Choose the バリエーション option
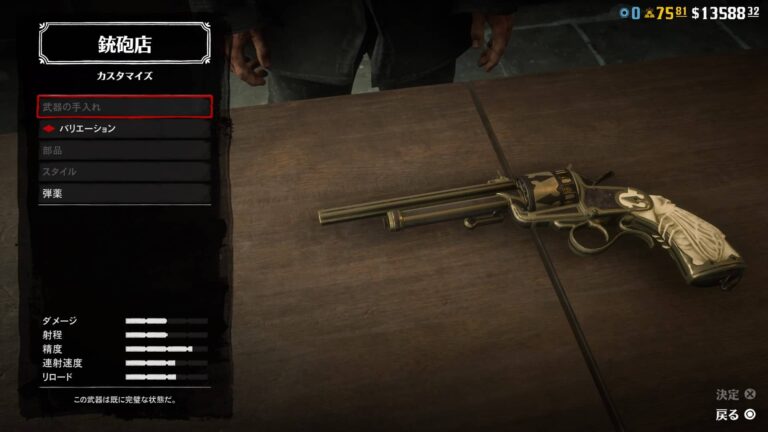 point(125,128)
